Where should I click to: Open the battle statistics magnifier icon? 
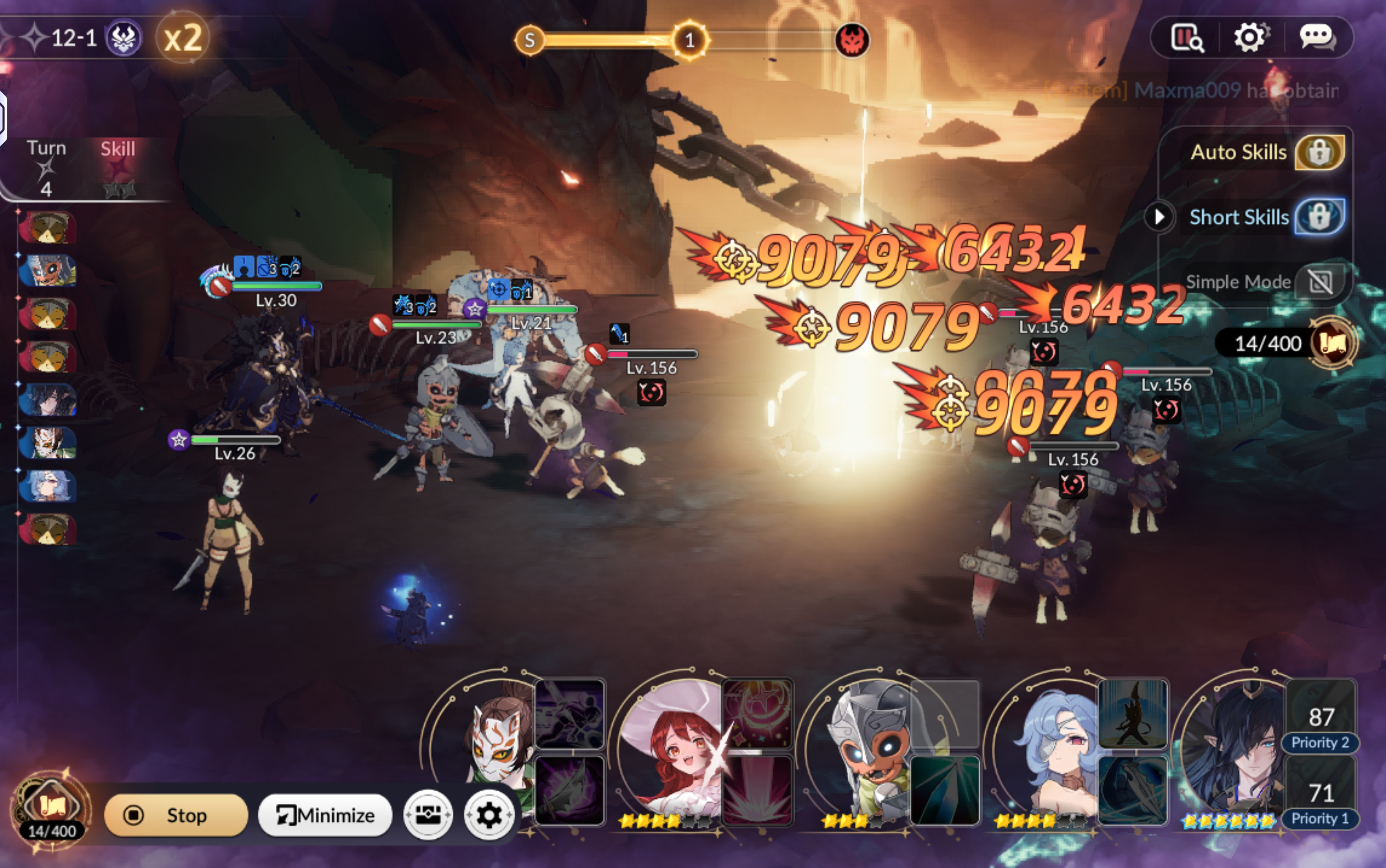(x=1187, y=38)
